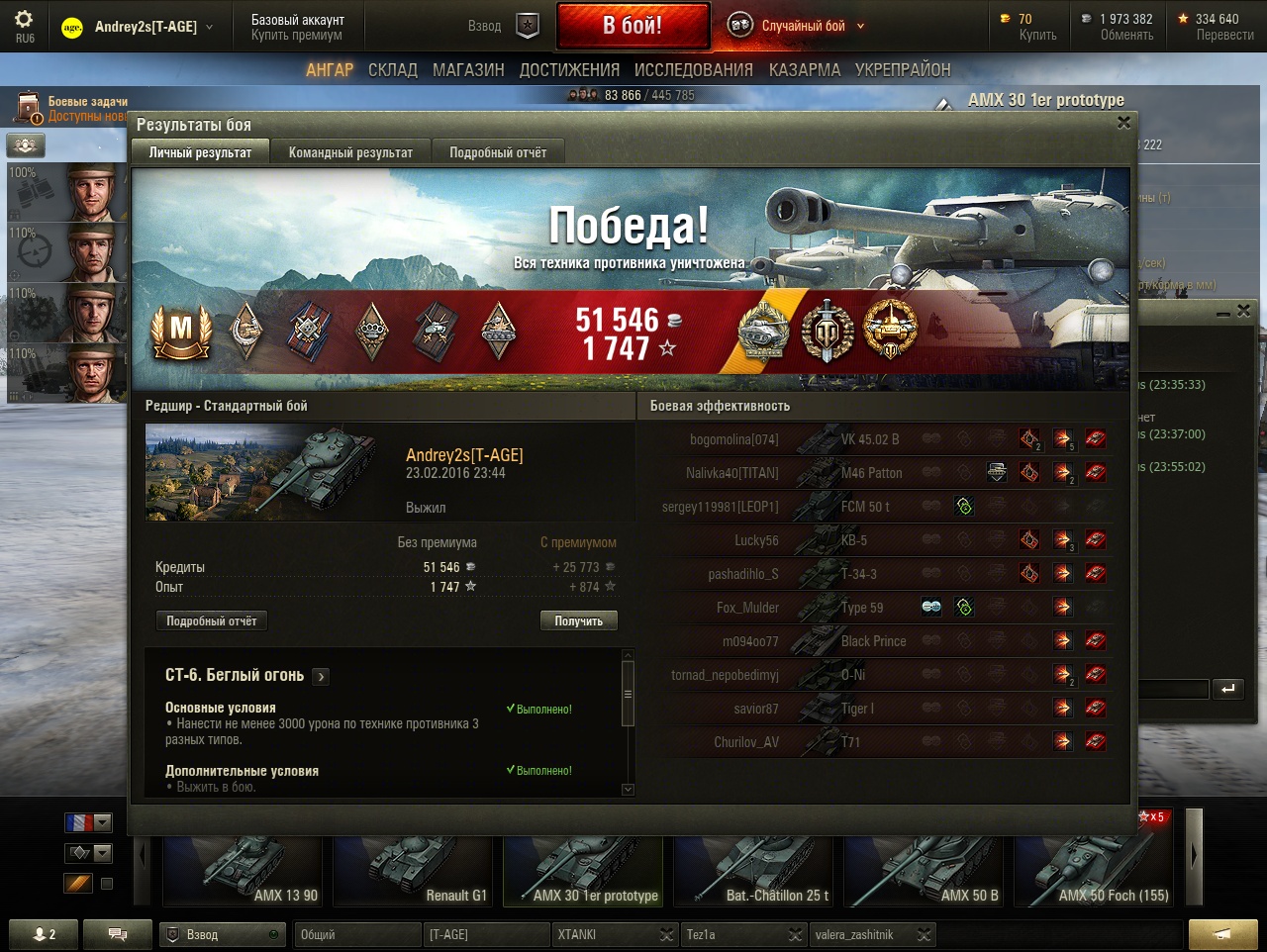Viewport: 1267px width, 952px height.
Task: Choose the AMX 13 90 tank
Action: click(243, 869)
